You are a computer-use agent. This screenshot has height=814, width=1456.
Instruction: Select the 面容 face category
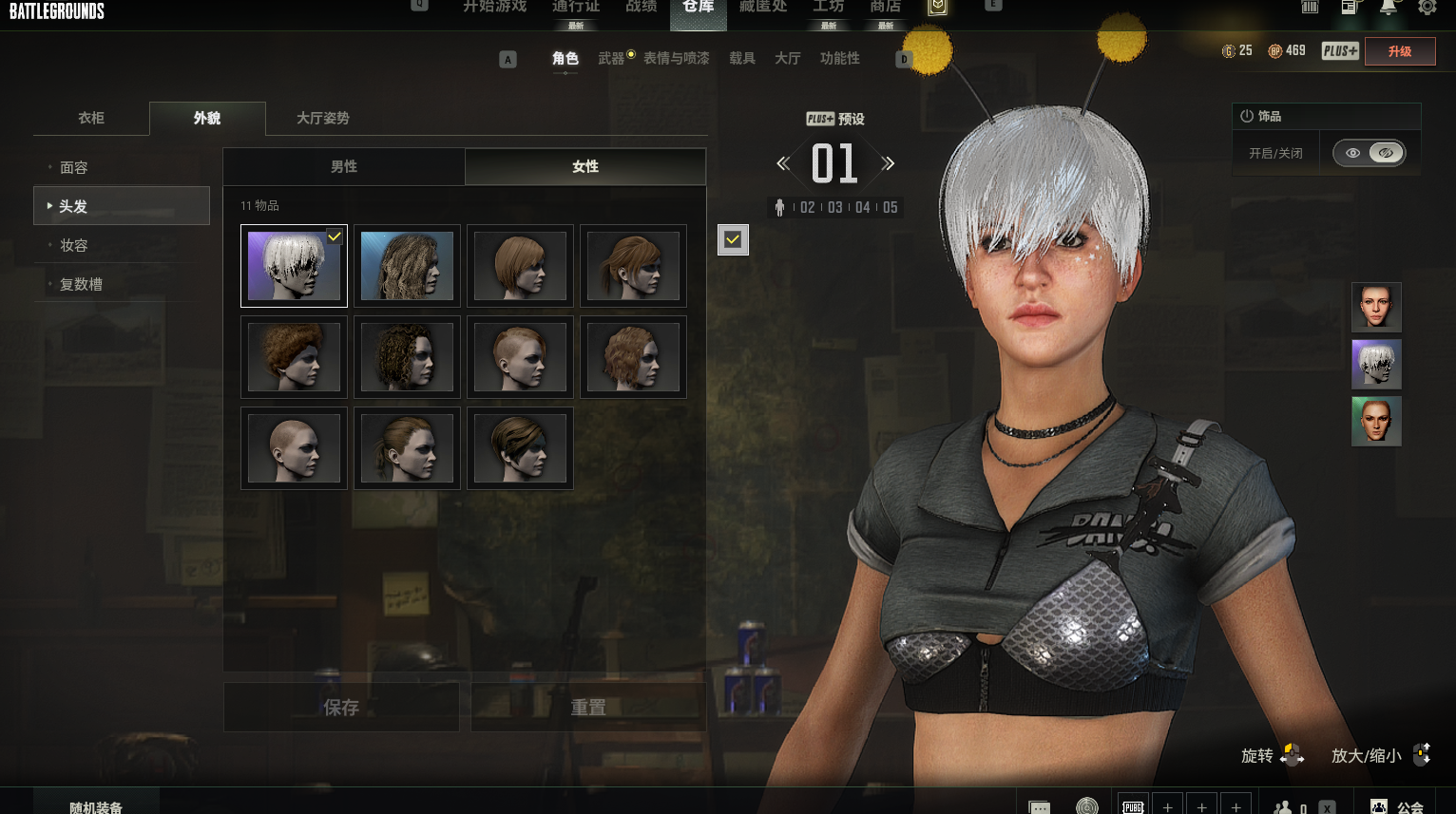[74, 167]
